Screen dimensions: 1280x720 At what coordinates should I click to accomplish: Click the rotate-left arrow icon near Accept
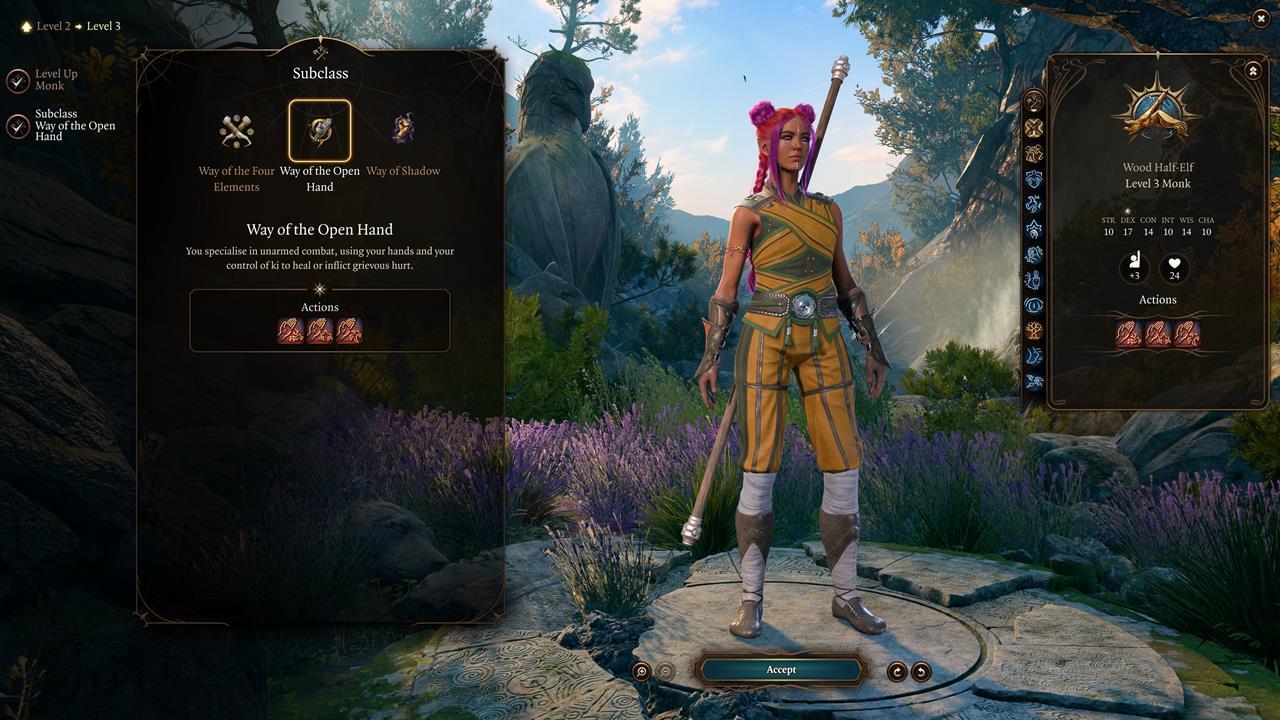pos(920,670)
